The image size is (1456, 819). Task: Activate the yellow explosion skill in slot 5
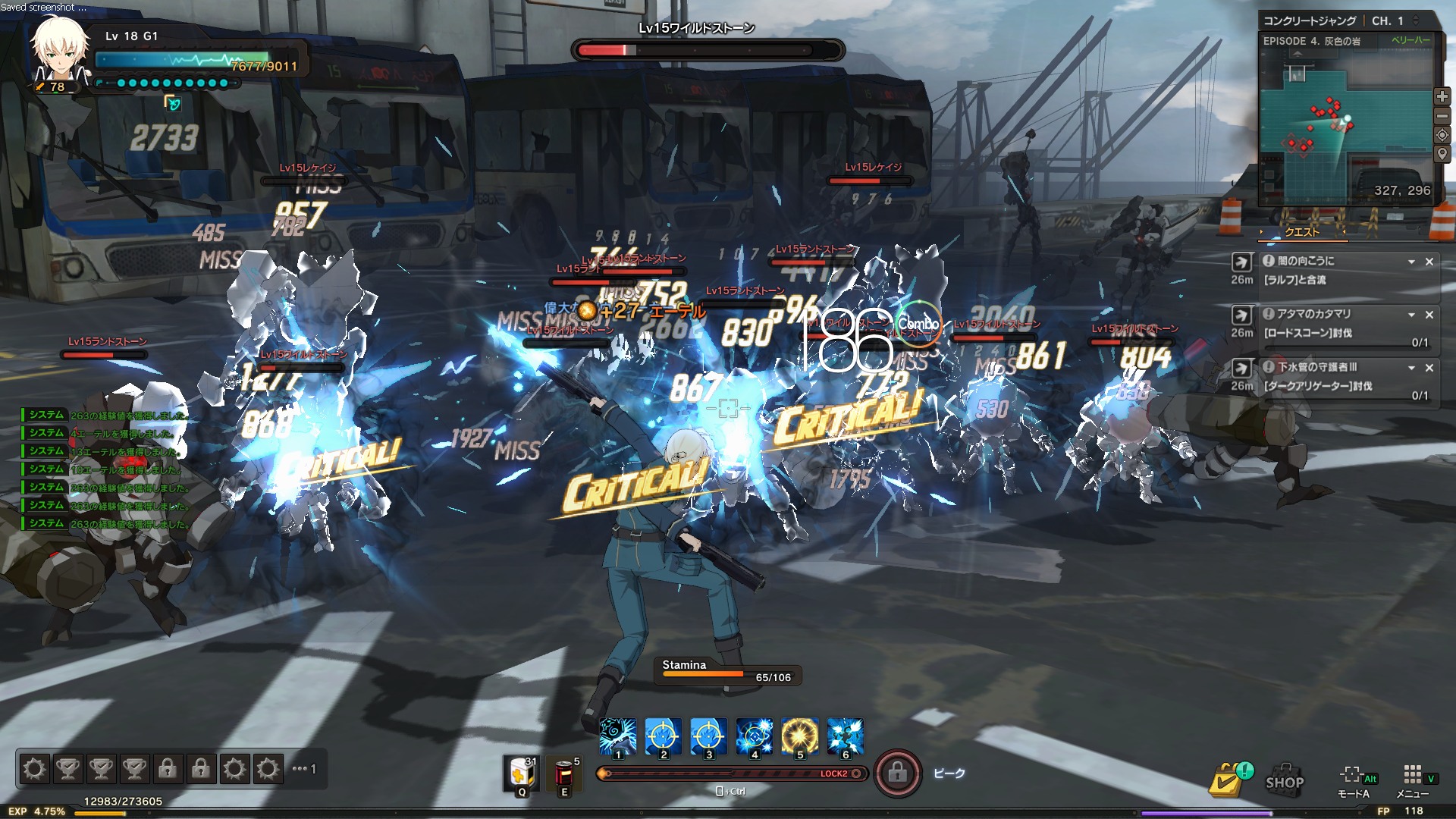click(x=800, y=736)
